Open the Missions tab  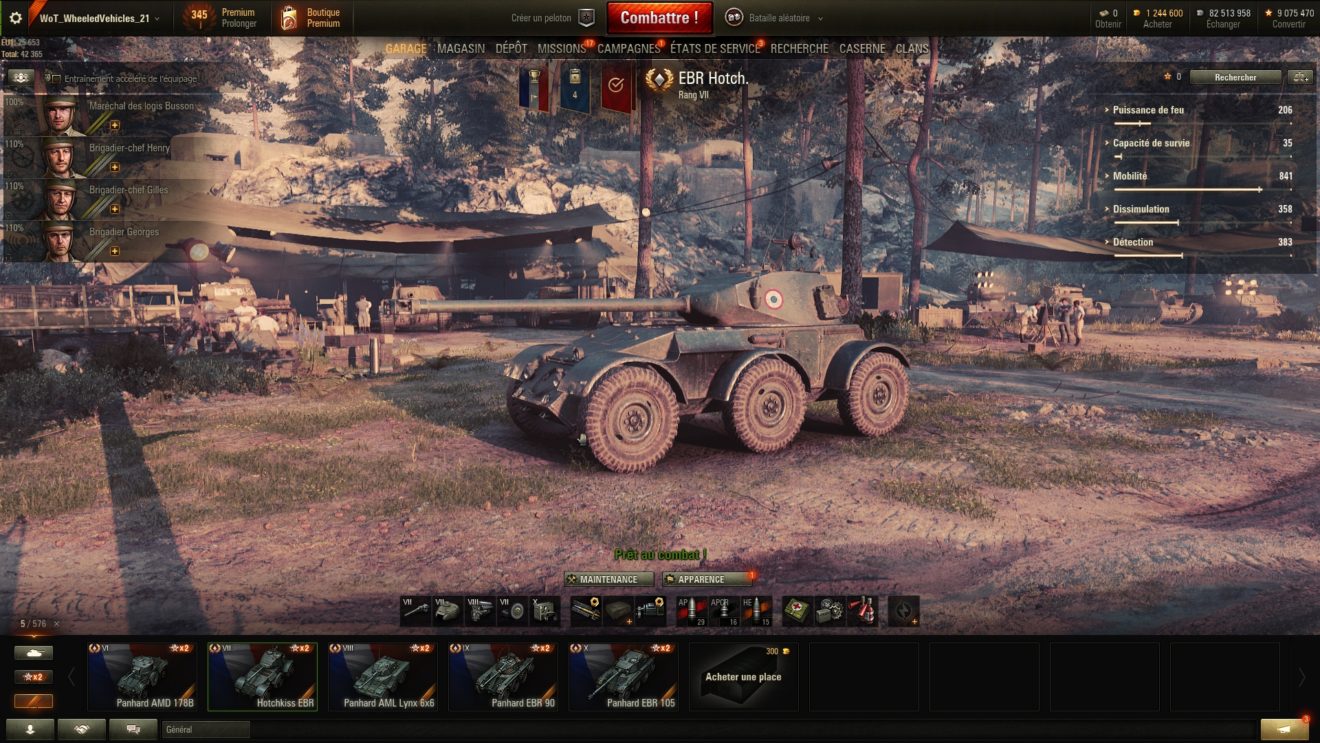561,49
